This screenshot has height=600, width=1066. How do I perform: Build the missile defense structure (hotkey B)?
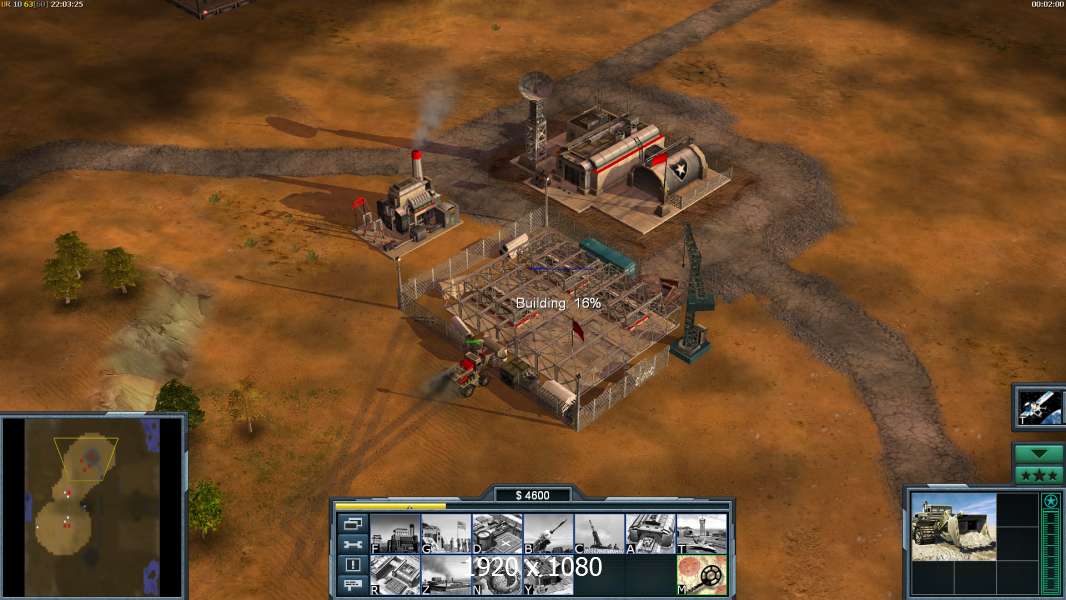(x=548, y=533)
